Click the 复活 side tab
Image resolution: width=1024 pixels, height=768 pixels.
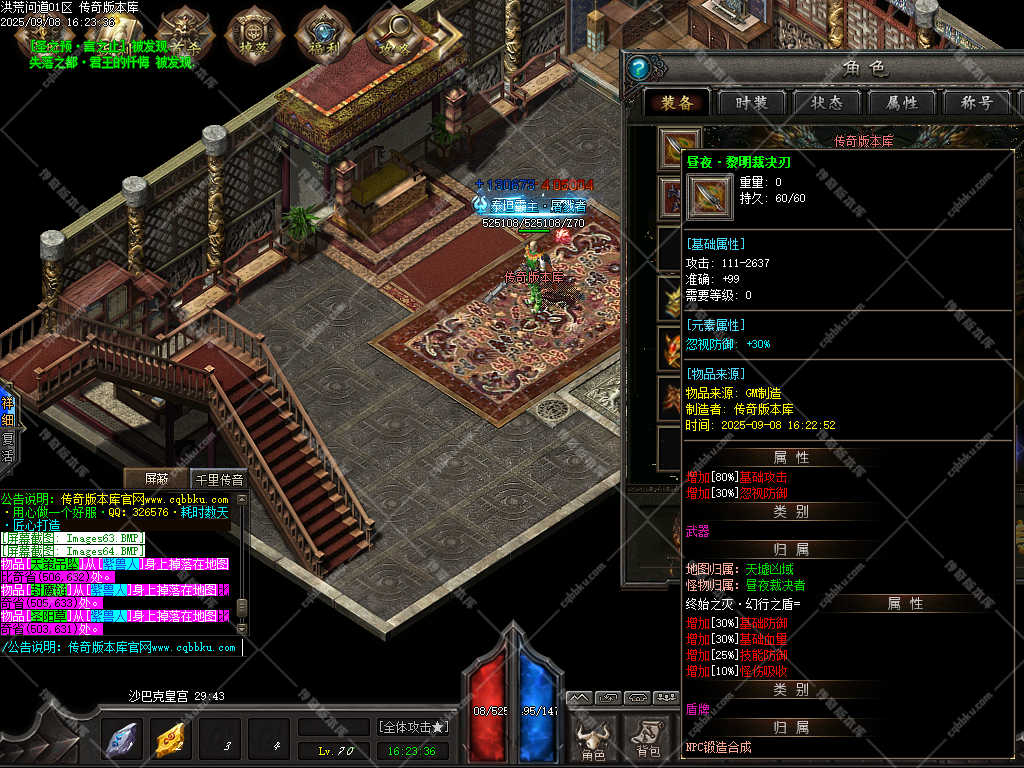pyautogui.click(x=8, y=447)
